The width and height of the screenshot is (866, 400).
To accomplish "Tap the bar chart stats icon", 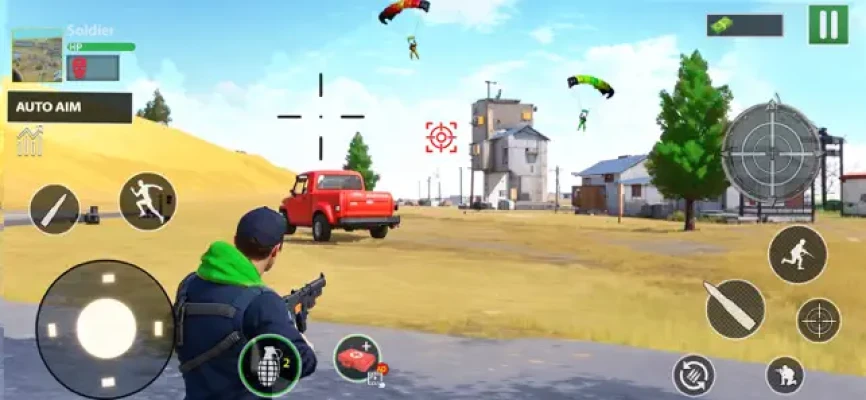I will point(30,141).
